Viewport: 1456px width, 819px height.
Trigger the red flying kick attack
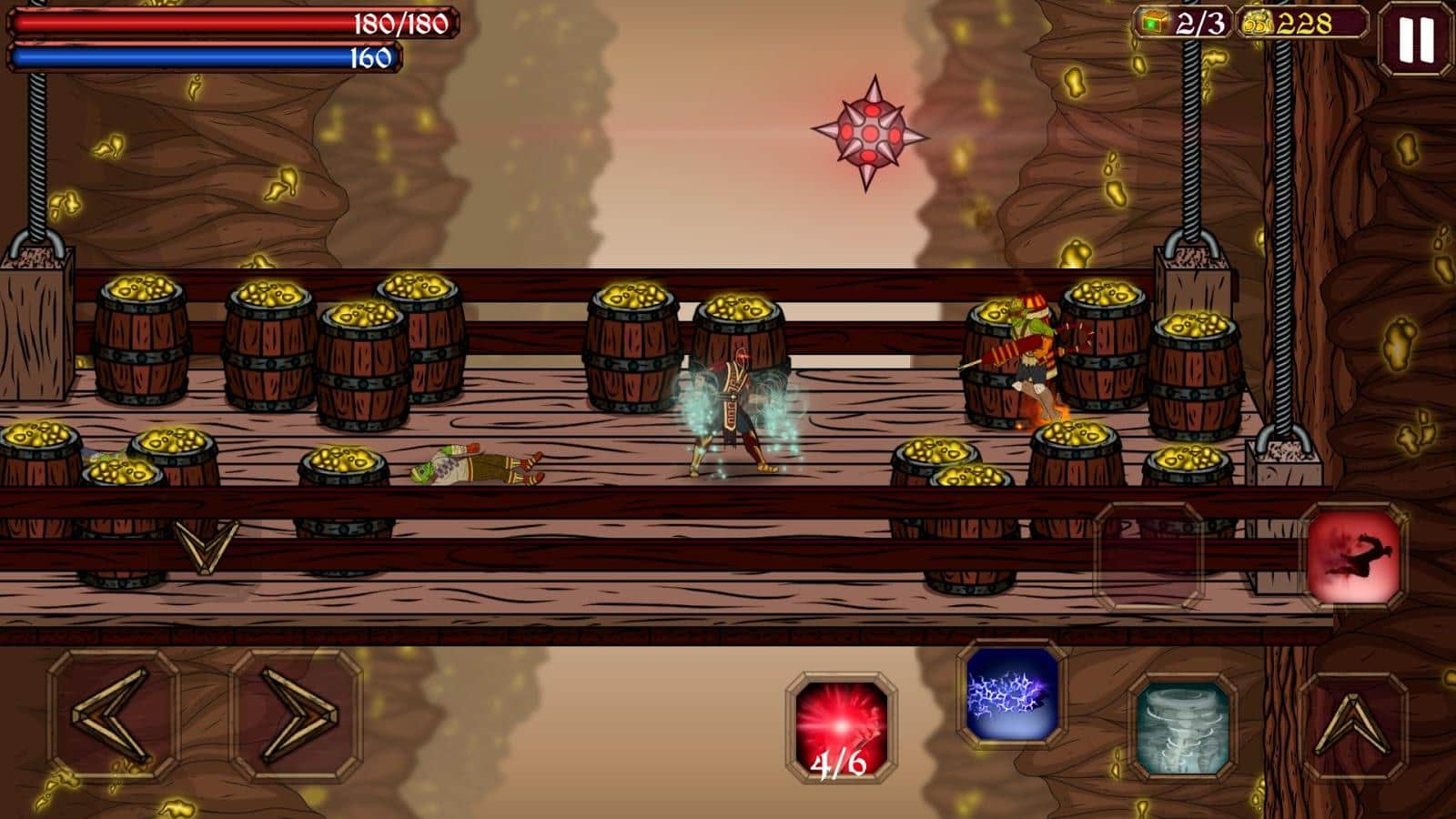pos(1353,555)
